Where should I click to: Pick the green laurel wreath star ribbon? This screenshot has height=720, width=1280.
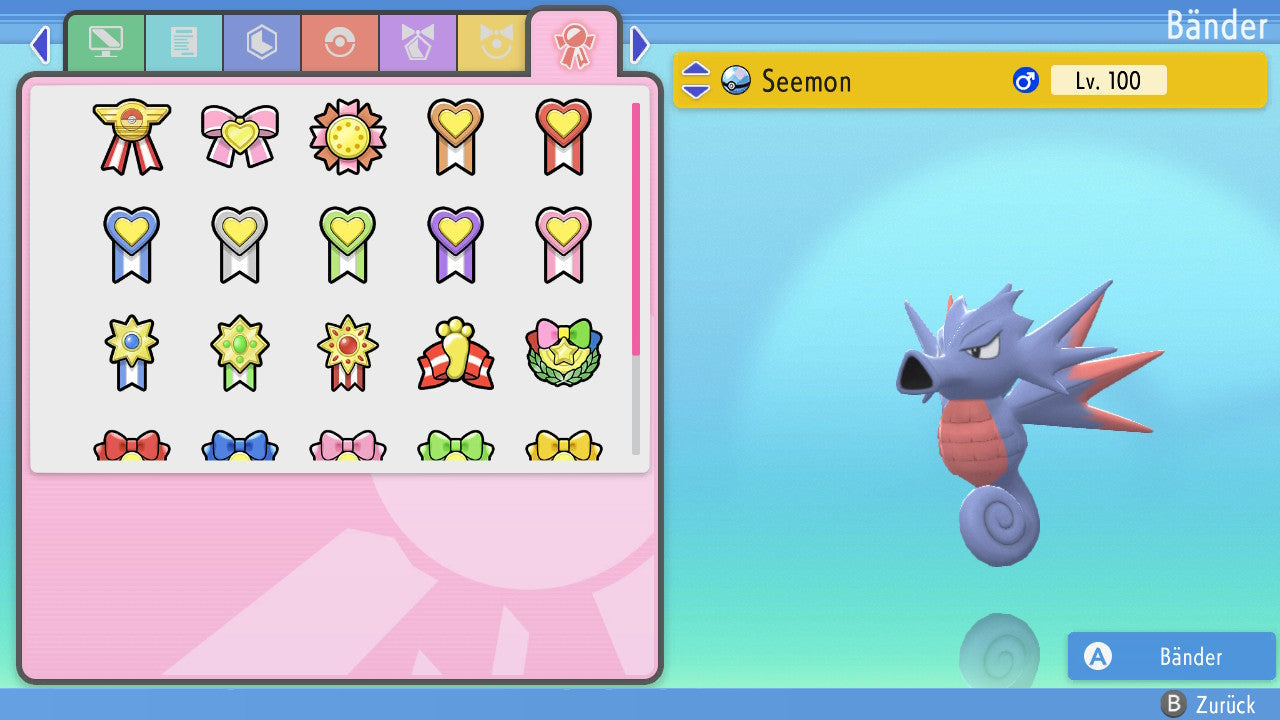point(563,353)
